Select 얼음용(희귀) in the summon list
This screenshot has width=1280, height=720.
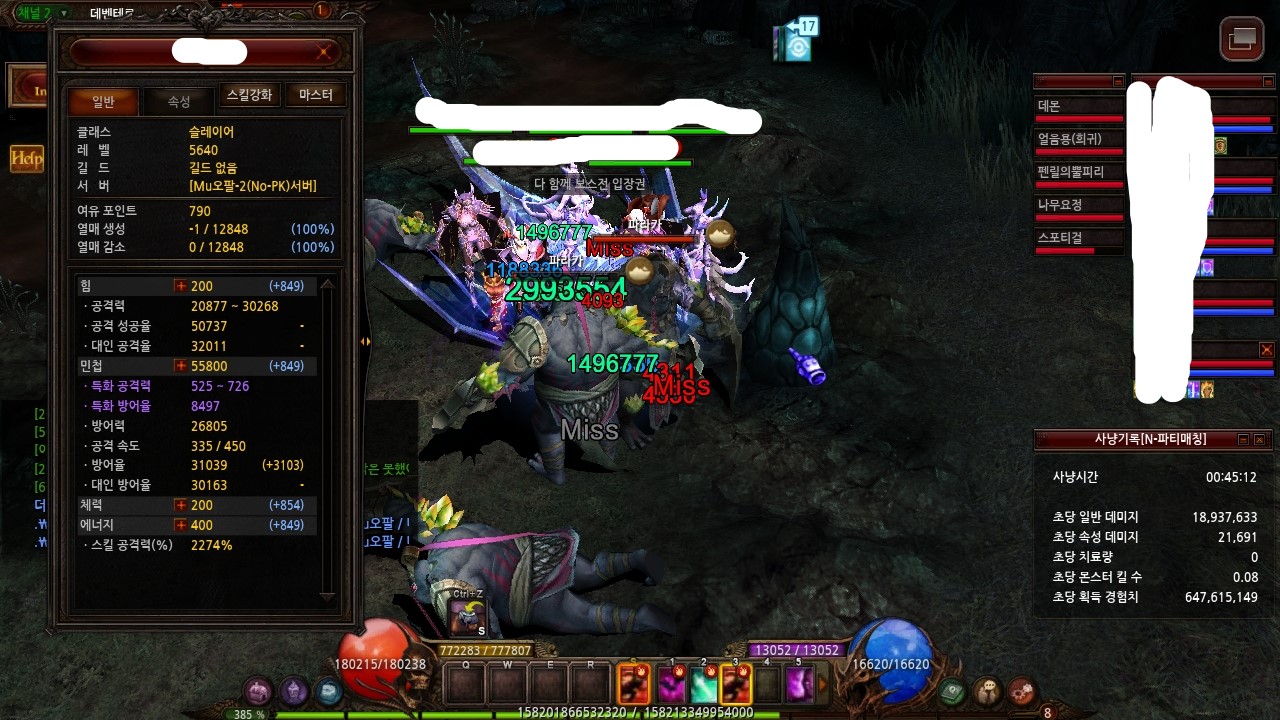pyautogui.click(x=1078, y=139)
